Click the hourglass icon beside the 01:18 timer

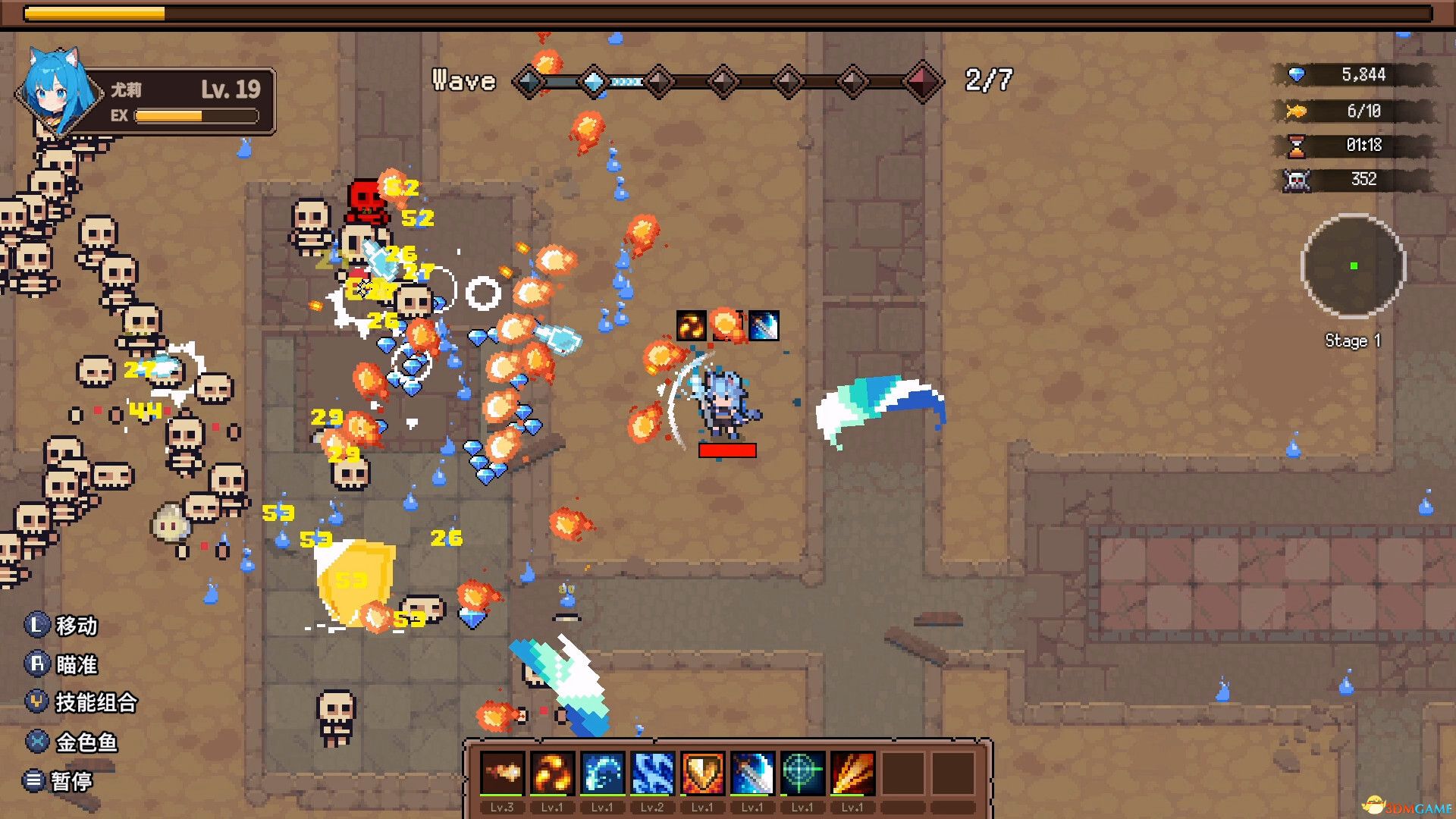click(x=1298, y=146)
